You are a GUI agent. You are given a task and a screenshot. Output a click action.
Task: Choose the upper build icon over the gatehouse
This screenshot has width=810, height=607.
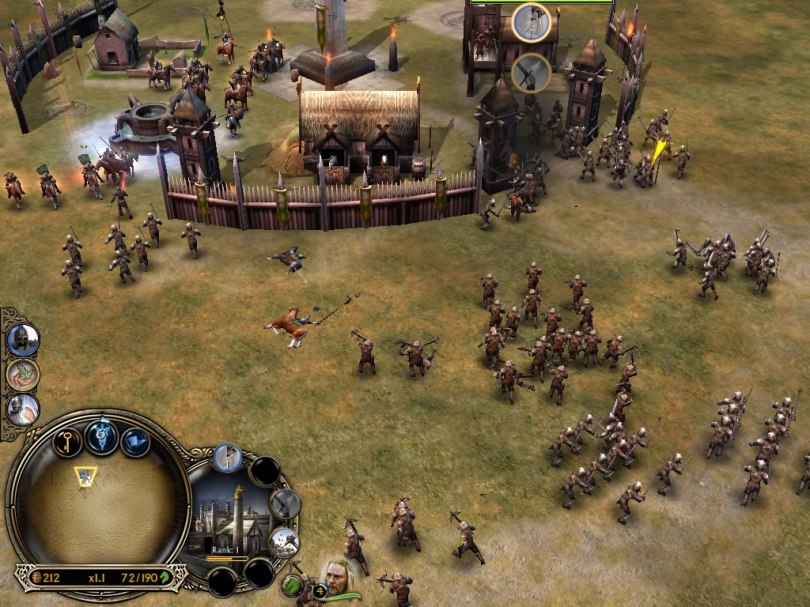tap(531, 22)
